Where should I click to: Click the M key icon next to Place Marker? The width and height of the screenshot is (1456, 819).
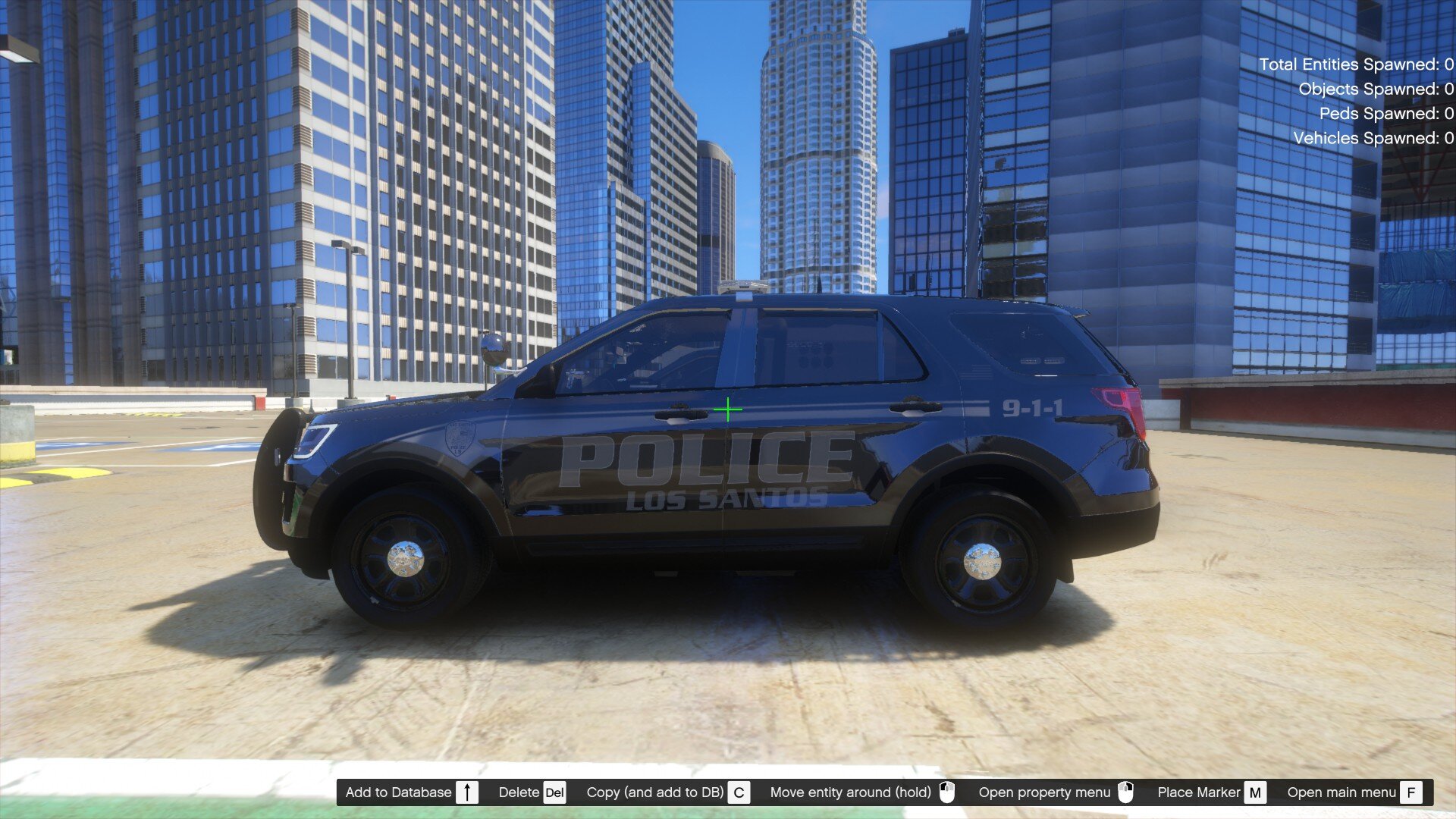click(1256, 792)
